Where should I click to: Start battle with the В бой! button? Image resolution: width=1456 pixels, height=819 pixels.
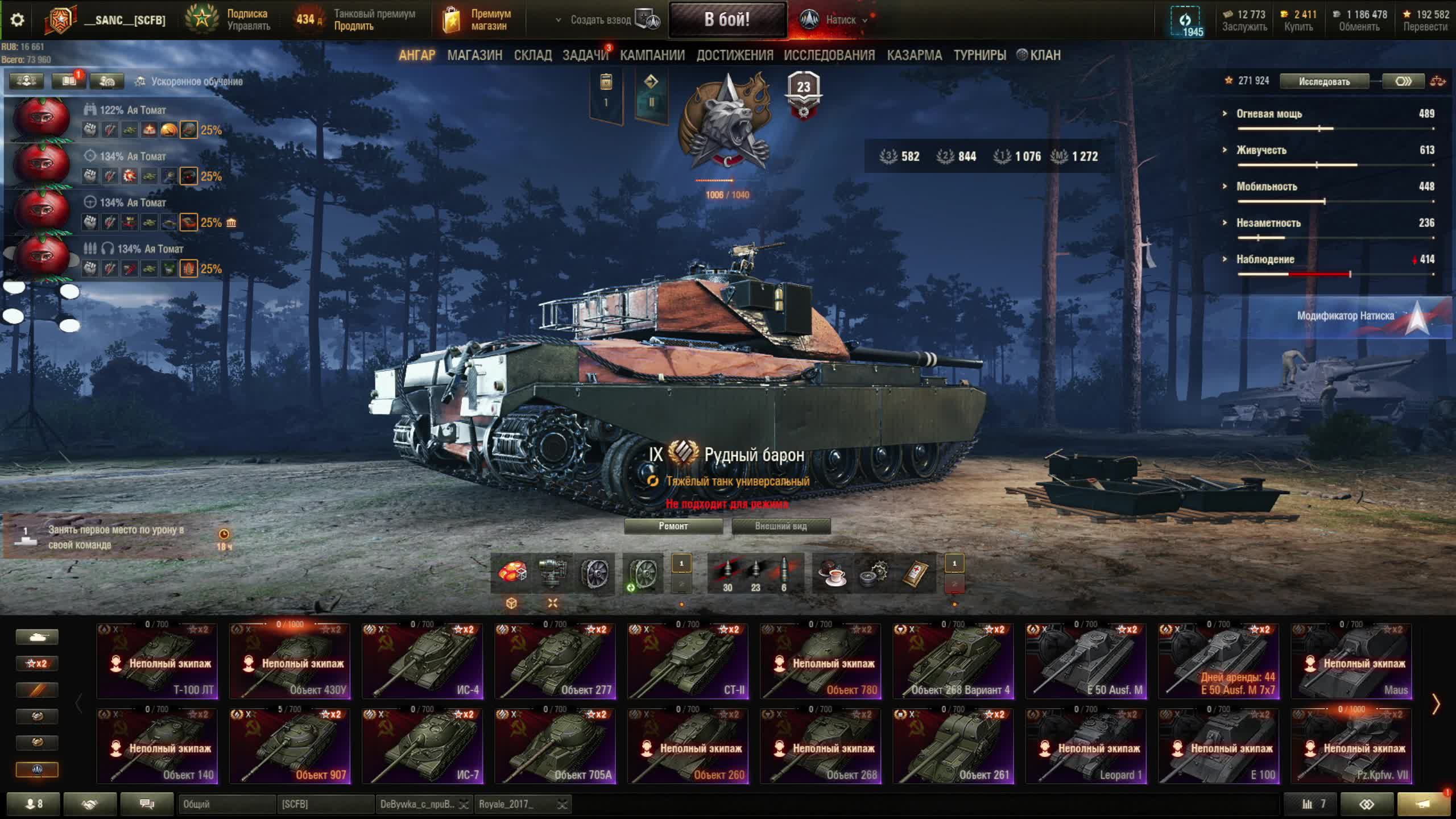727,20
